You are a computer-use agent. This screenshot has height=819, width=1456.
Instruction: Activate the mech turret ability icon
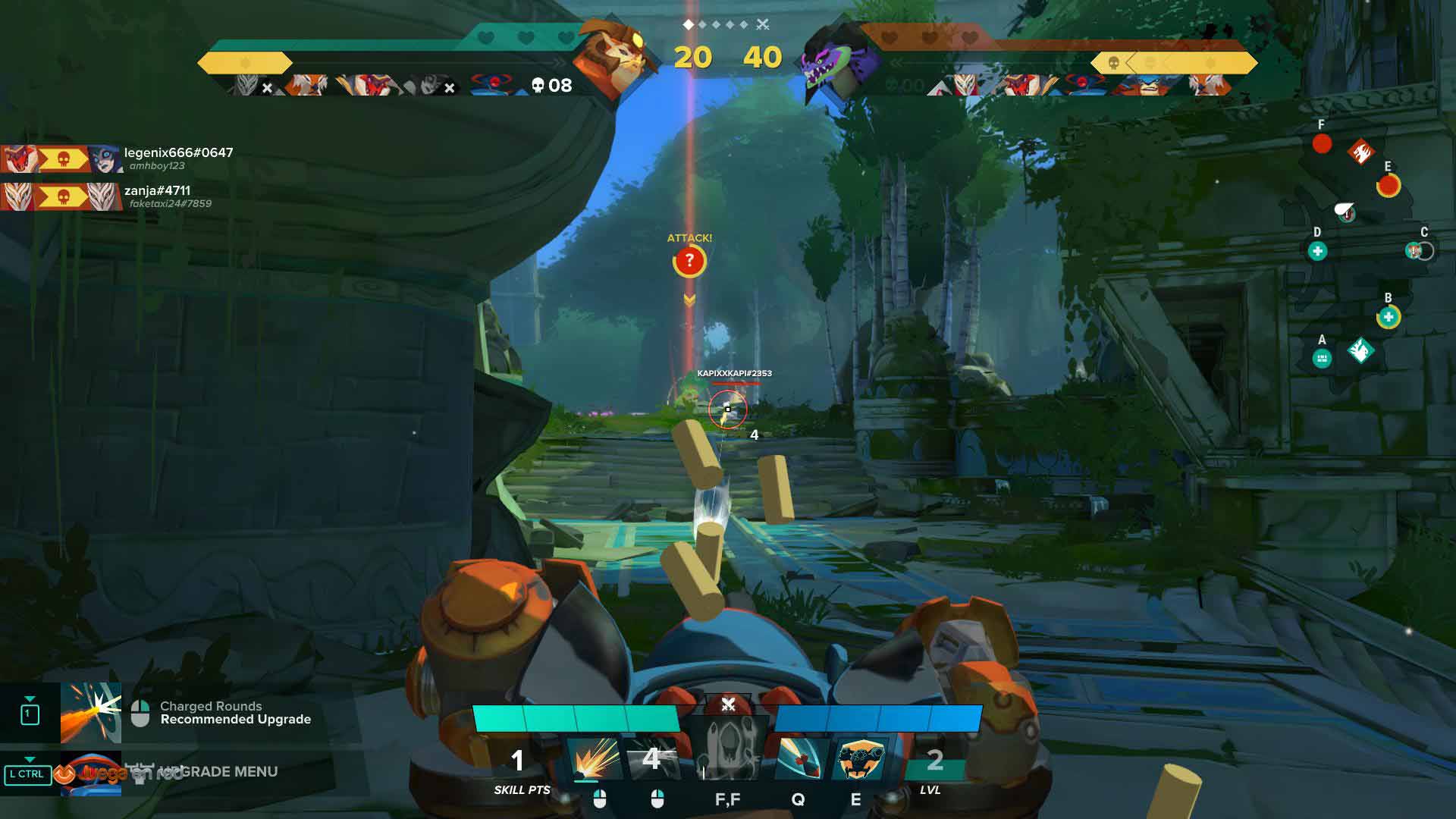pos(860,757)
